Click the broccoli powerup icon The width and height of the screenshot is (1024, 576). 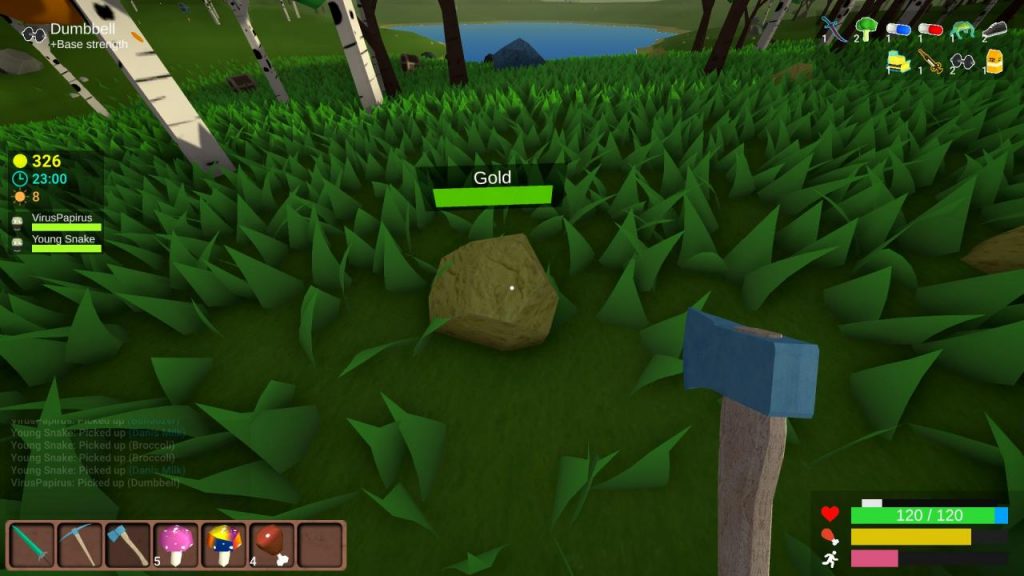click(866, 29)
